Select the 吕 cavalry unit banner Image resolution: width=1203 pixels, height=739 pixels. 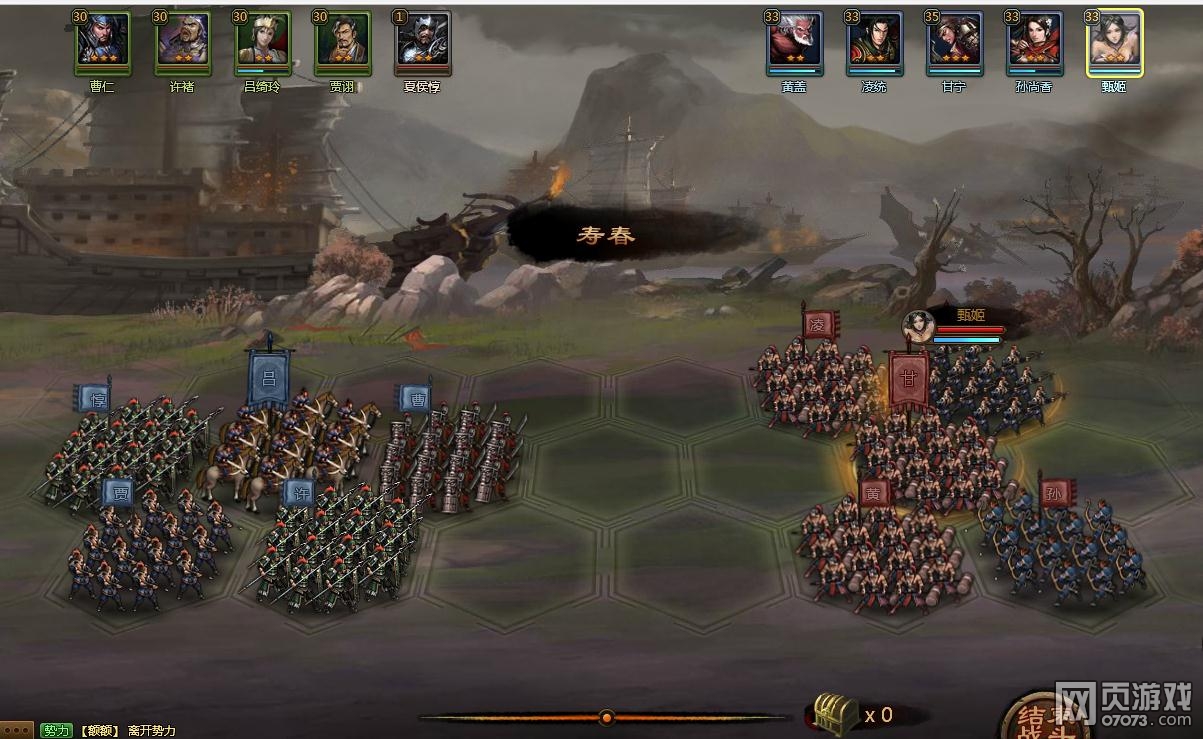tap(268, 379)
